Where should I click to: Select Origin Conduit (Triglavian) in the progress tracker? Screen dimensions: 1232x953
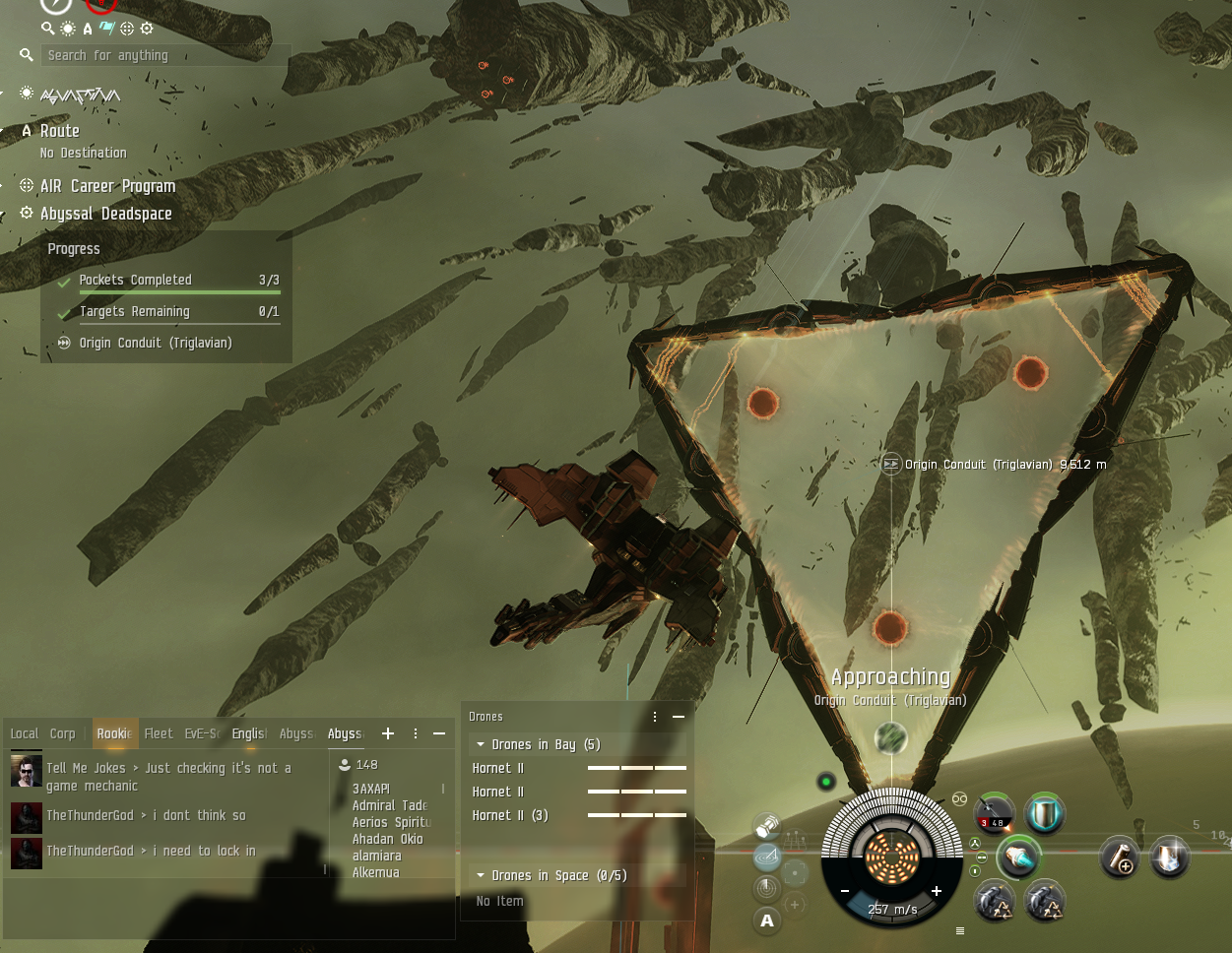pos(155,343)
